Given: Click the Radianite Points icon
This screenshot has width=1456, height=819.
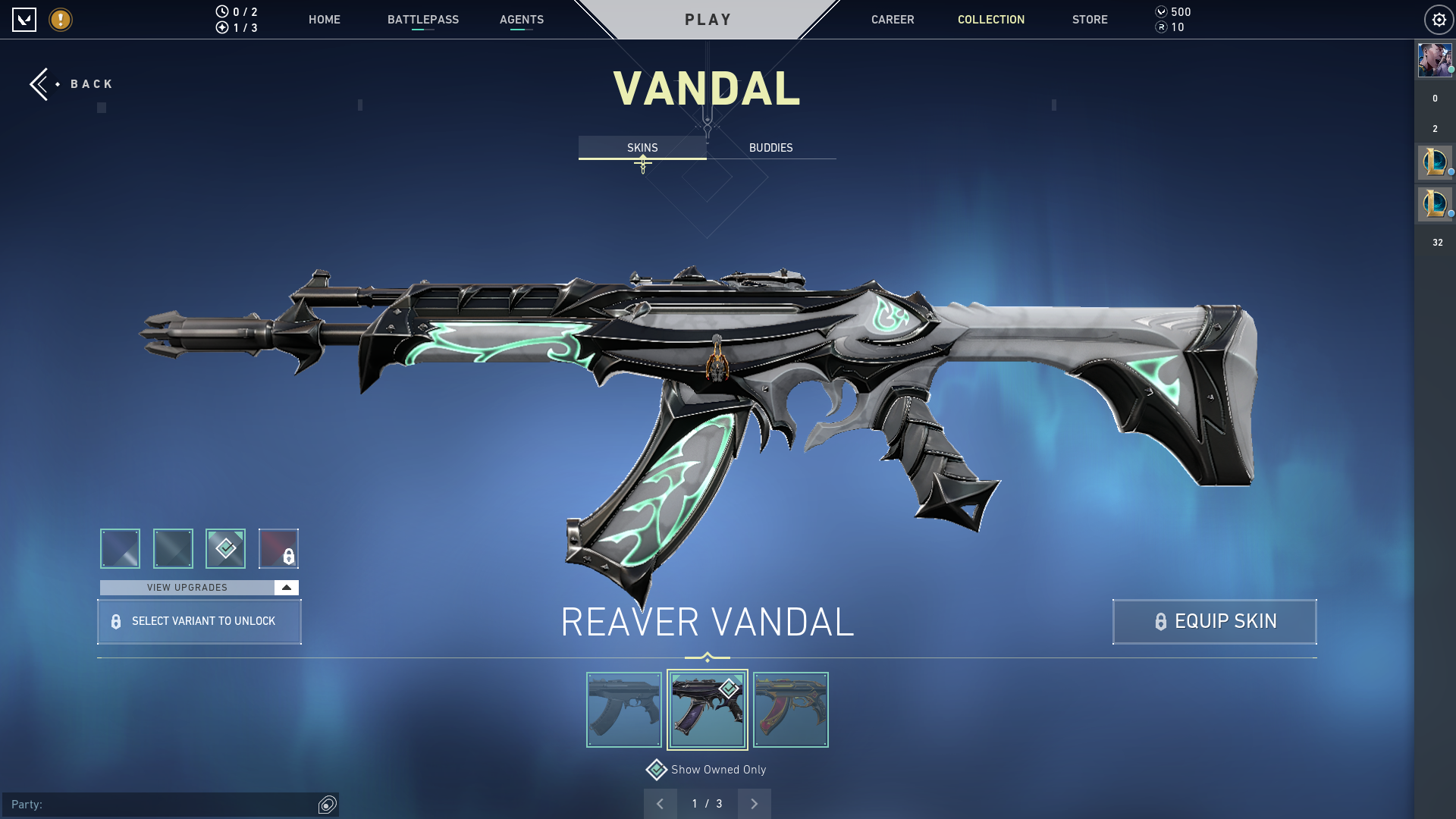Looking at the screenshot, I should click(1161, 28).
